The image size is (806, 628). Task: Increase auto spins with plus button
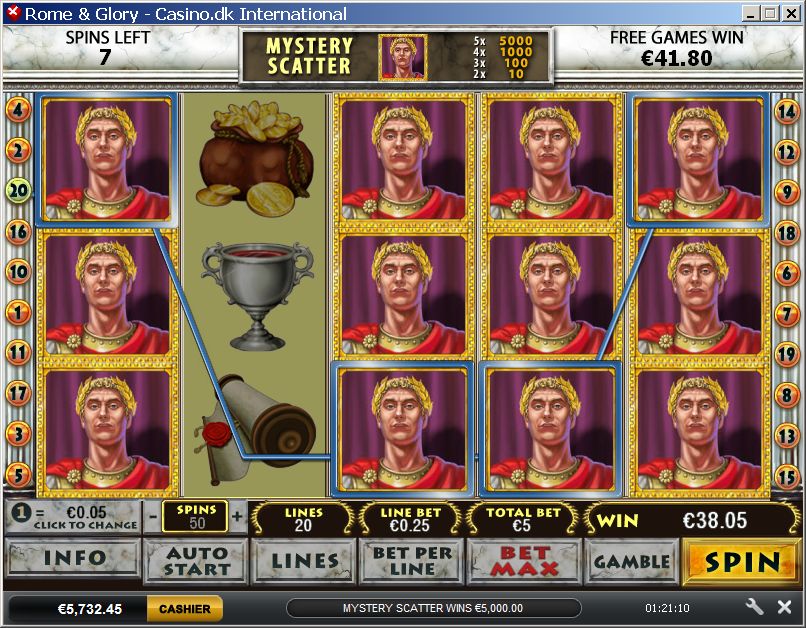coord(237,517)
